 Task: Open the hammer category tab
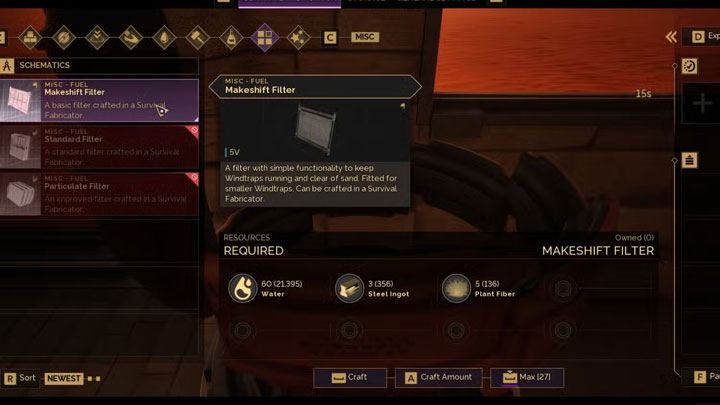pos(198,38)
